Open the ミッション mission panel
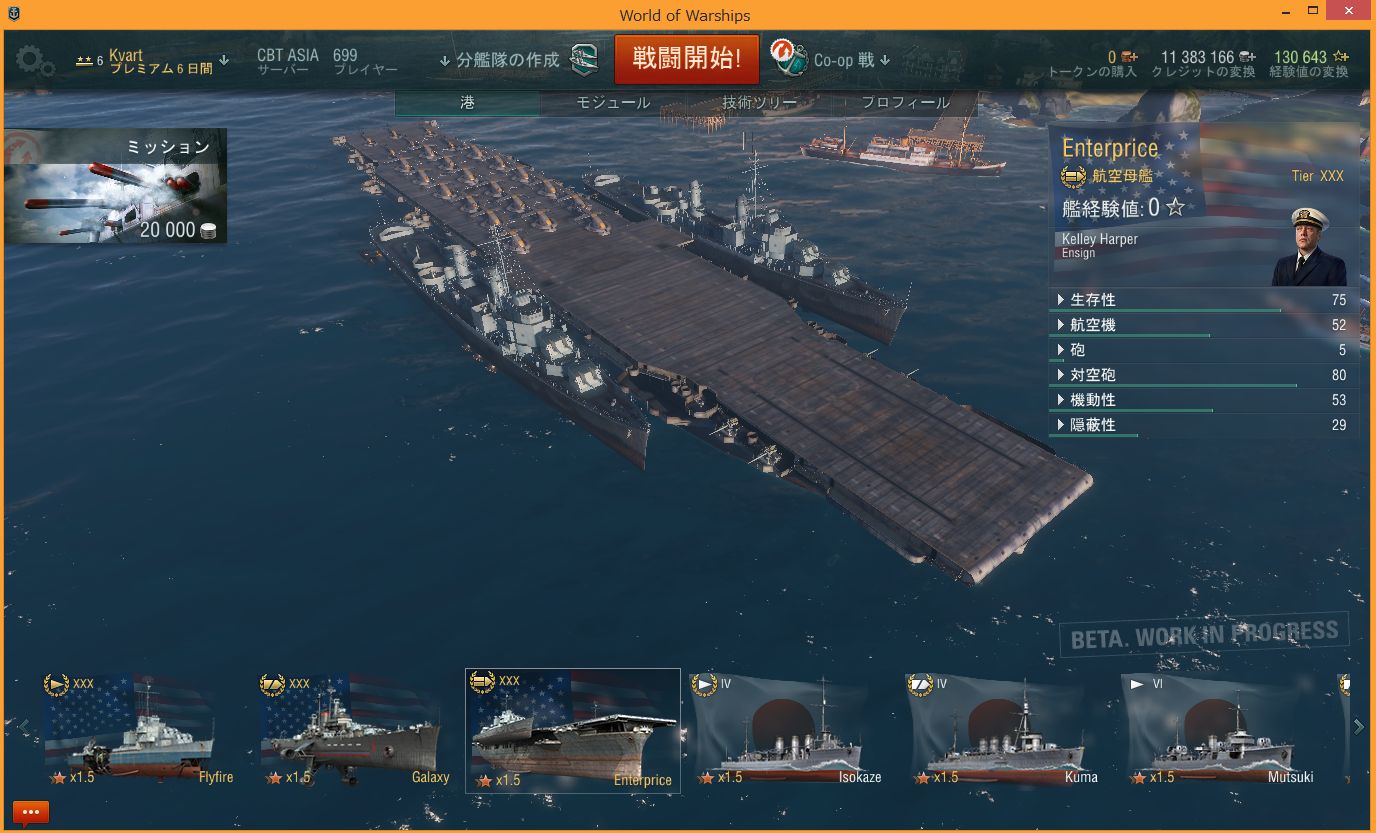1376x833 pixels. (x=115, y=186)
